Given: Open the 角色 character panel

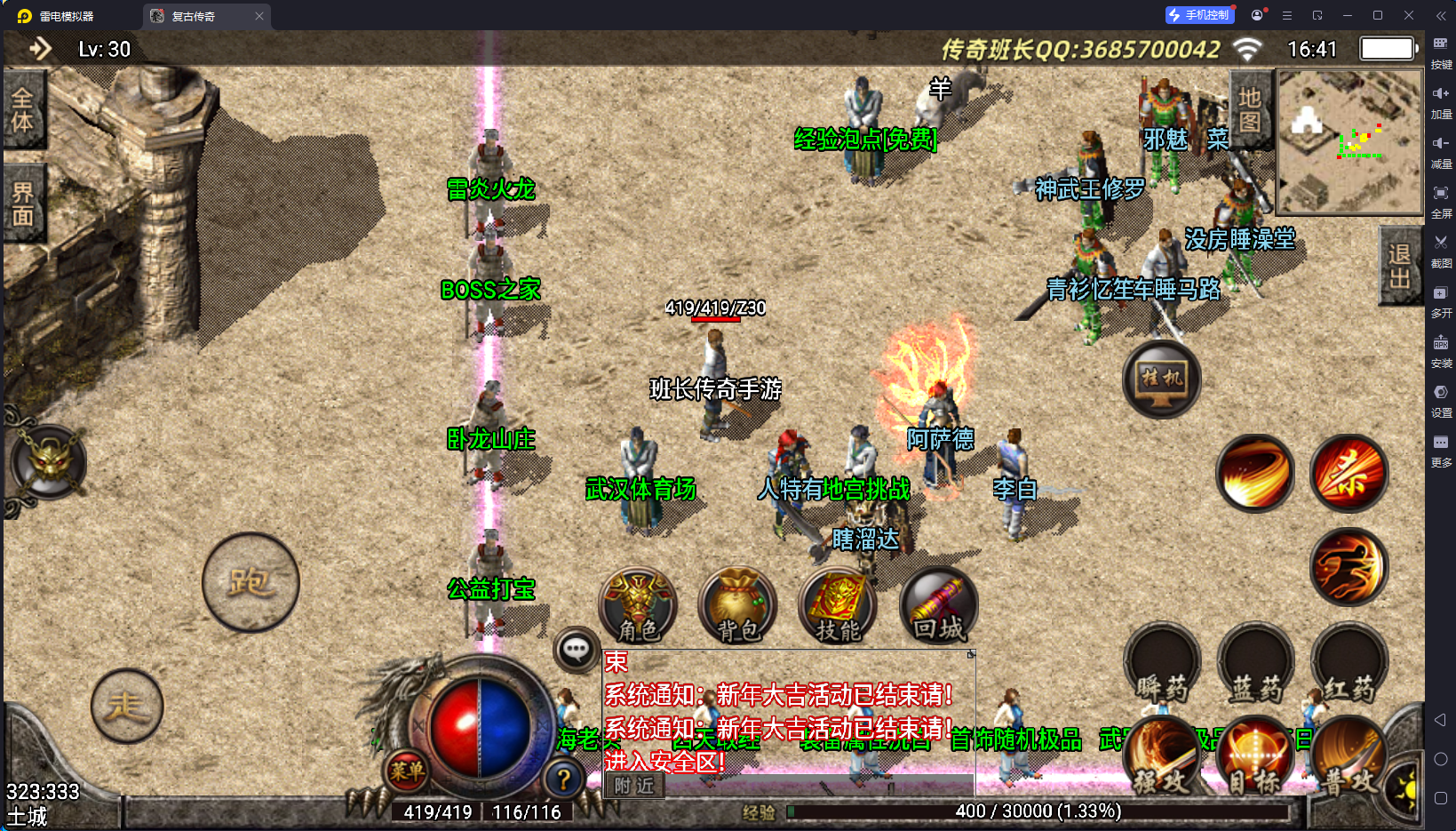Looking at the screenshot, I should 638,606.
